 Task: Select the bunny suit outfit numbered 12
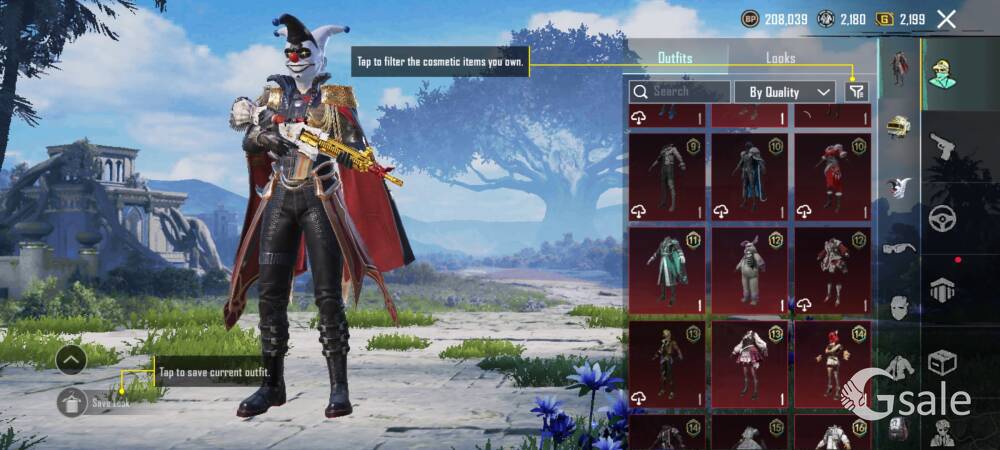[749, 270]
